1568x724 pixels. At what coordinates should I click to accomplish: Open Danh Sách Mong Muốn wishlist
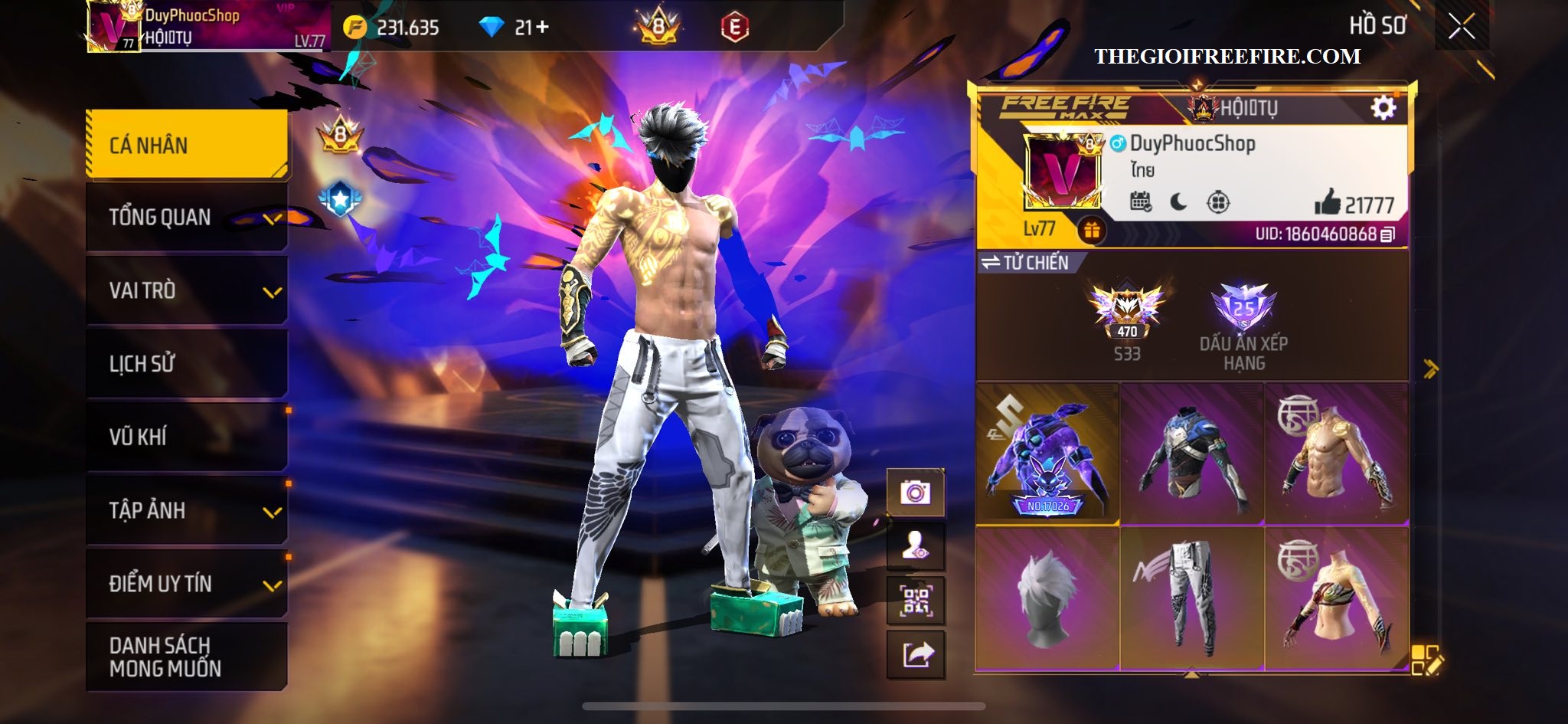click(x=187, y=657)
